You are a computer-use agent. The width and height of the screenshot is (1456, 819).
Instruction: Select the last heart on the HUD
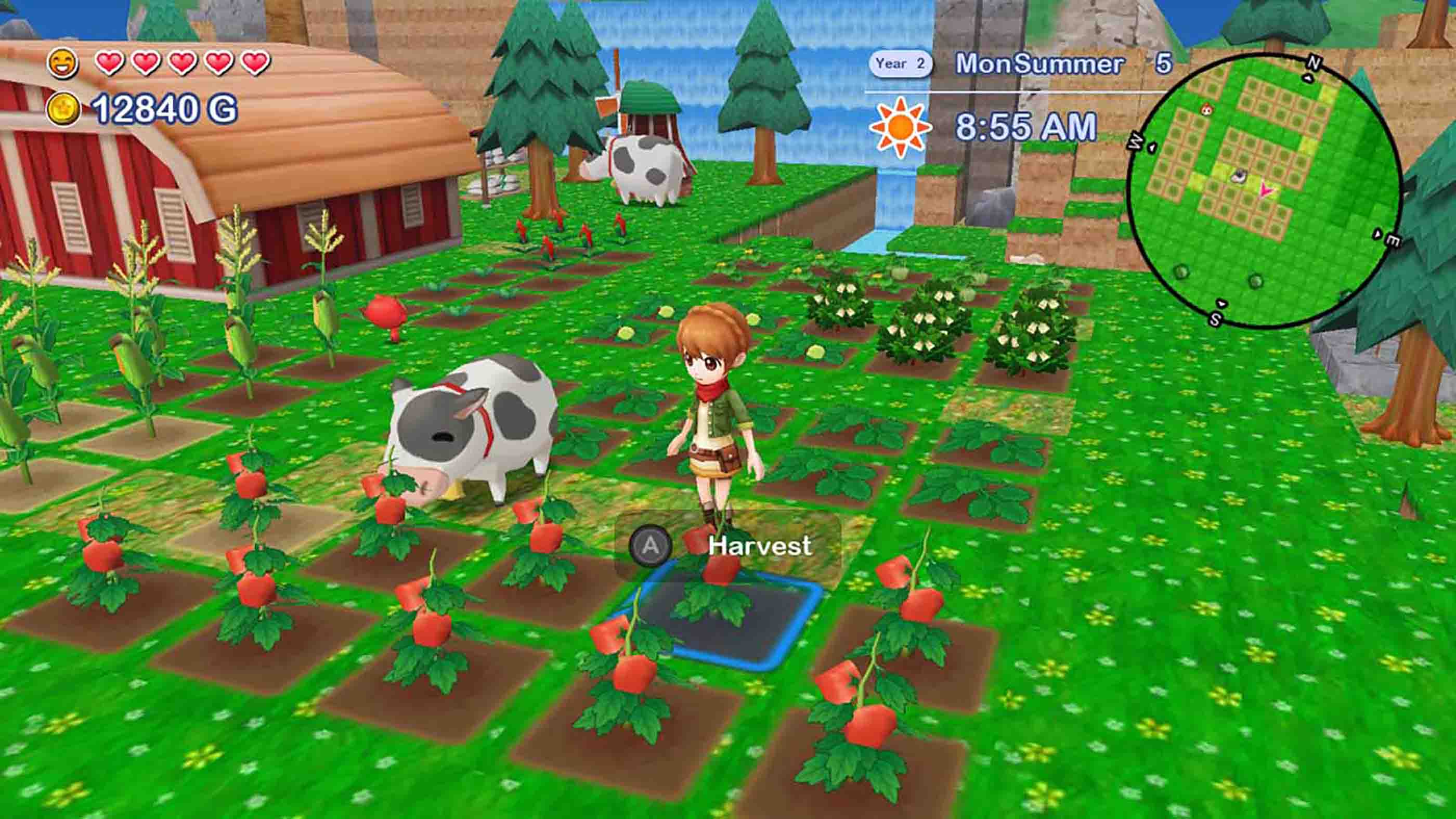point(254,64)
